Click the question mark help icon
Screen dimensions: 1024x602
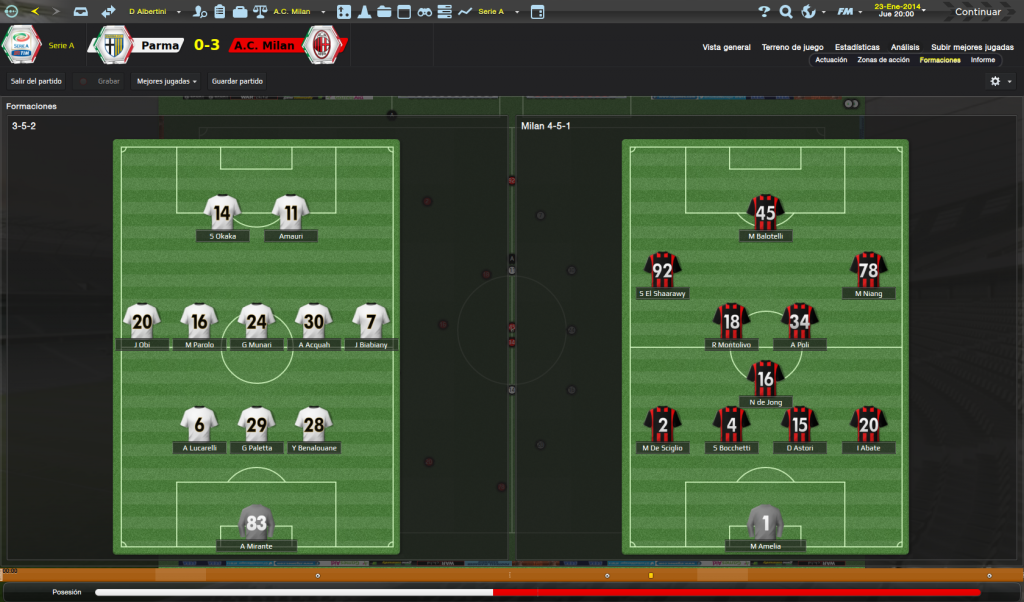coord(764,12)
